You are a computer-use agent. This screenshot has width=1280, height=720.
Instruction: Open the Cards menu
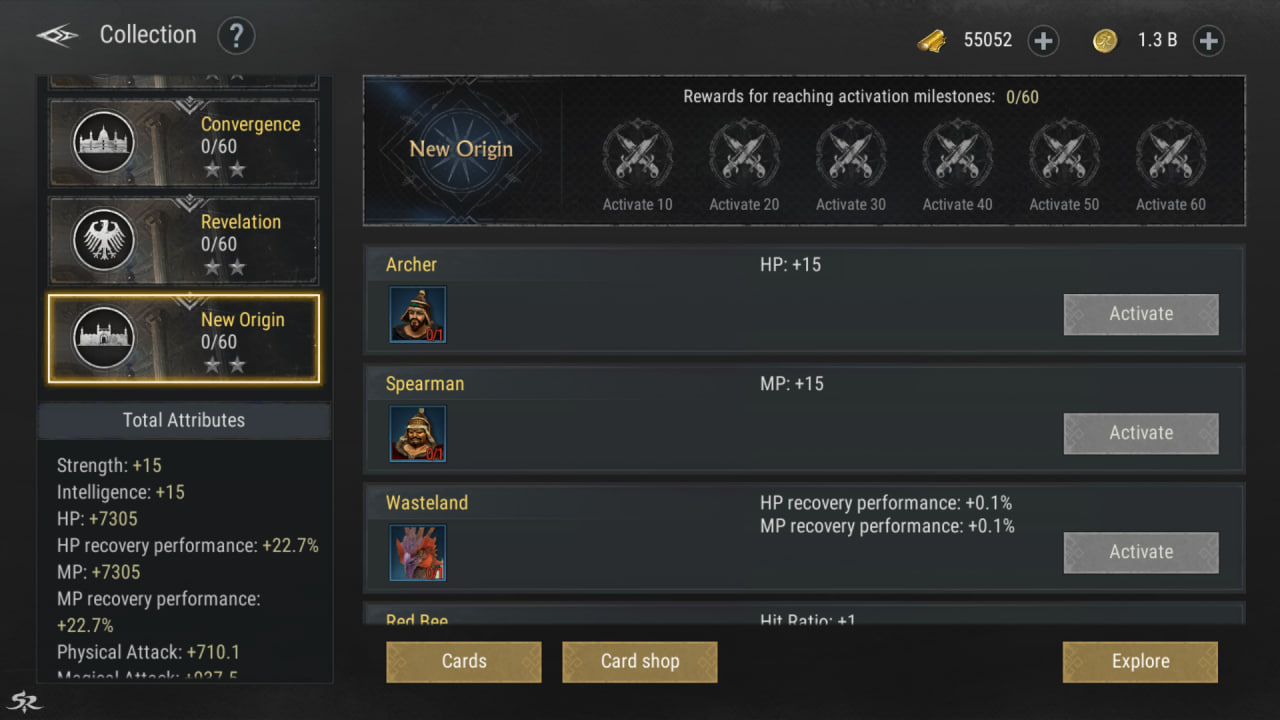[464, 662]
